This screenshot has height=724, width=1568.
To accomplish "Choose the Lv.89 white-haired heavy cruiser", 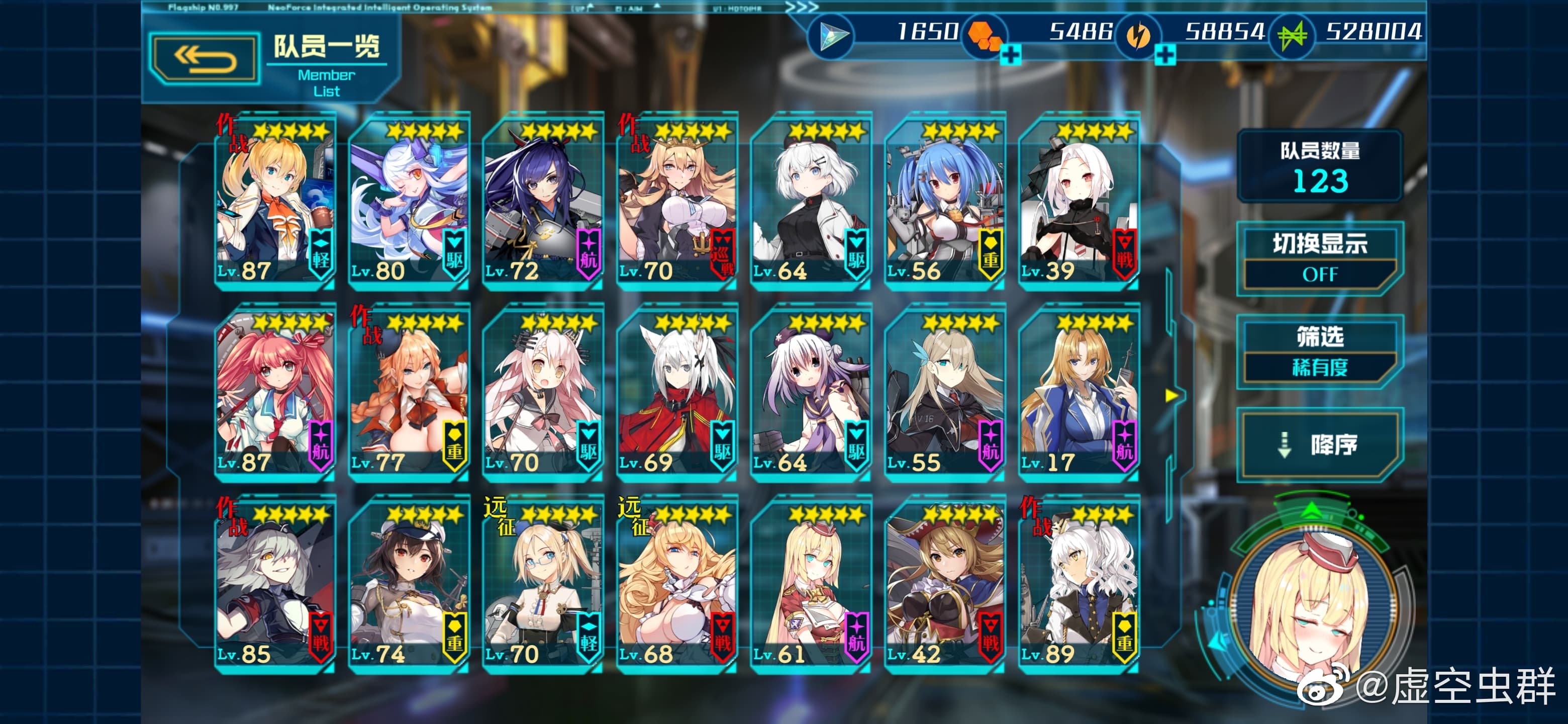I will point(1078,585).
